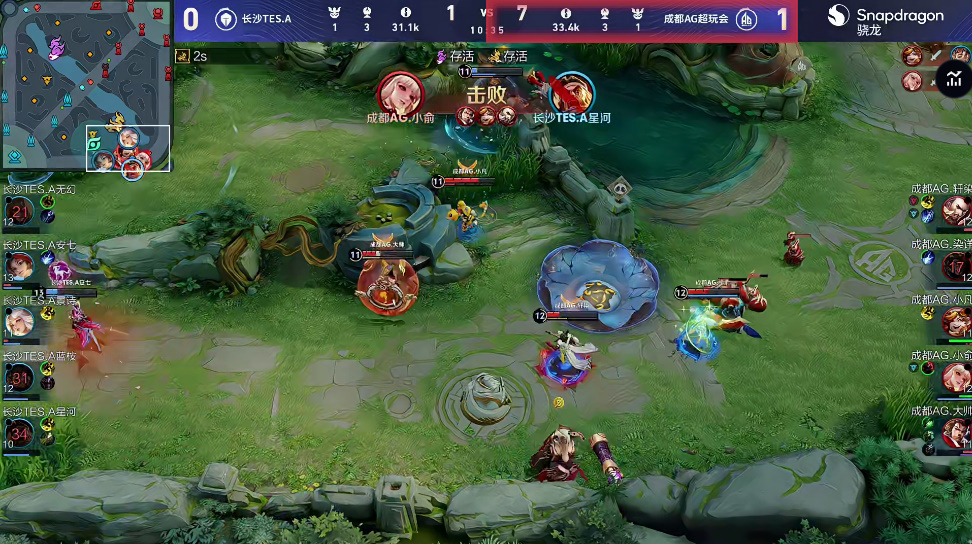The image size is (972, 544).
Task: Click the minimap in the corner
Action: point(87,87)
